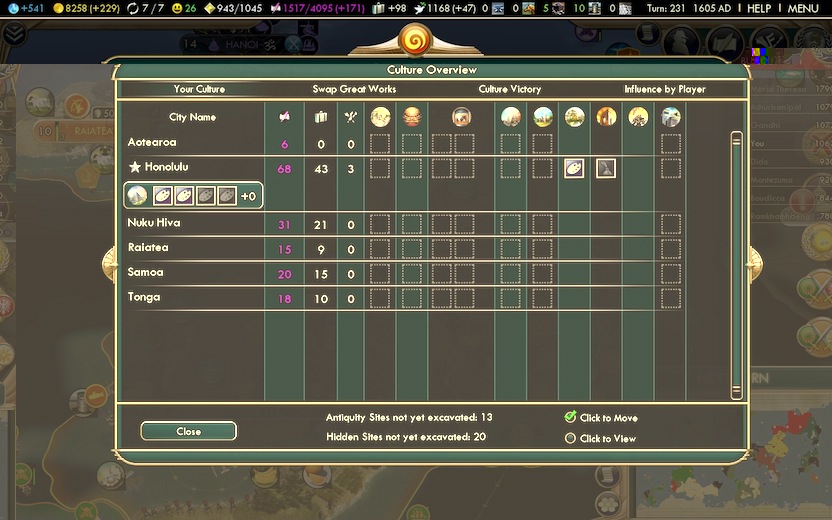The height and width of the screenshot is (520, 832).
Task: Open the game MENU
Action: (x=803, y=8)
